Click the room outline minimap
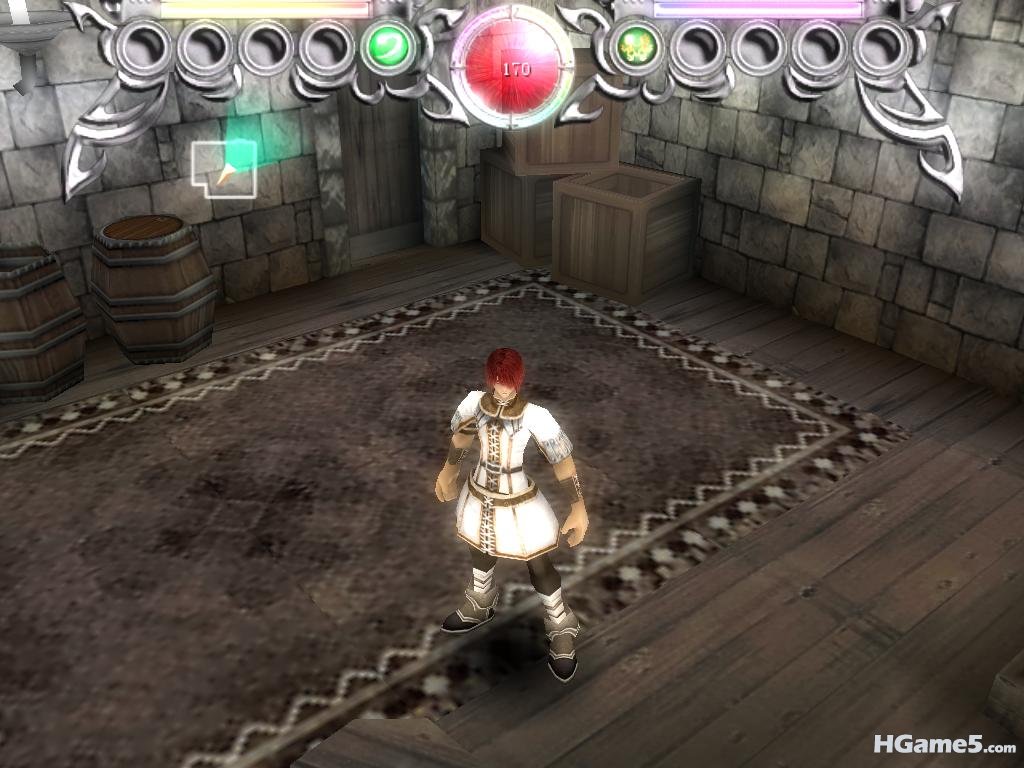Image resolution: width=1024 pixels, height=768 pixels. (224, 169)
